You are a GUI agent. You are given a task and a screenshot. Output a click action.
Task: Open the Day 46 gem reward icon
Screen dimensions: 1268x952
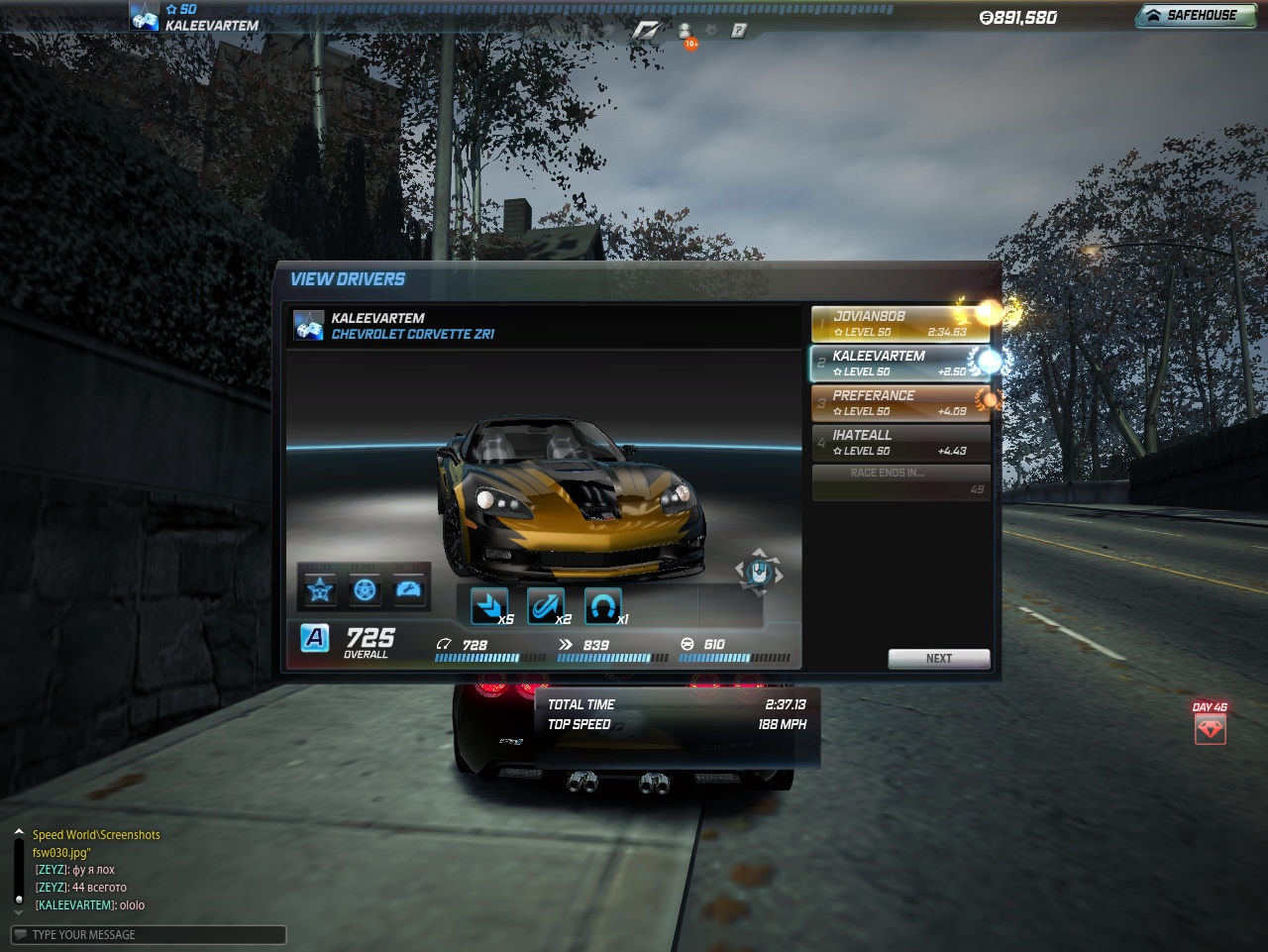click(1210, 729)
